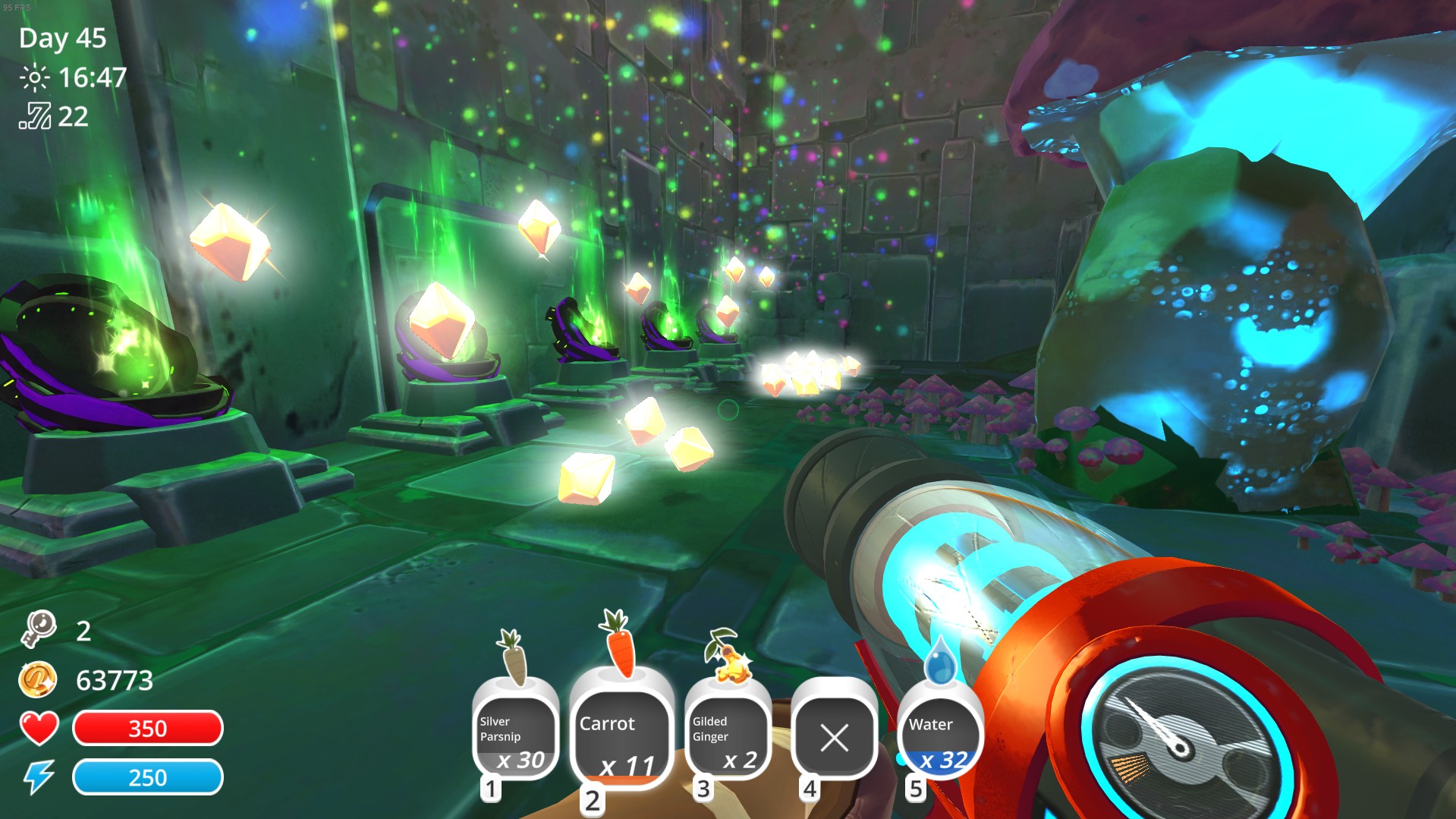Select the Silver Parsnip slot

coord(515,734)
